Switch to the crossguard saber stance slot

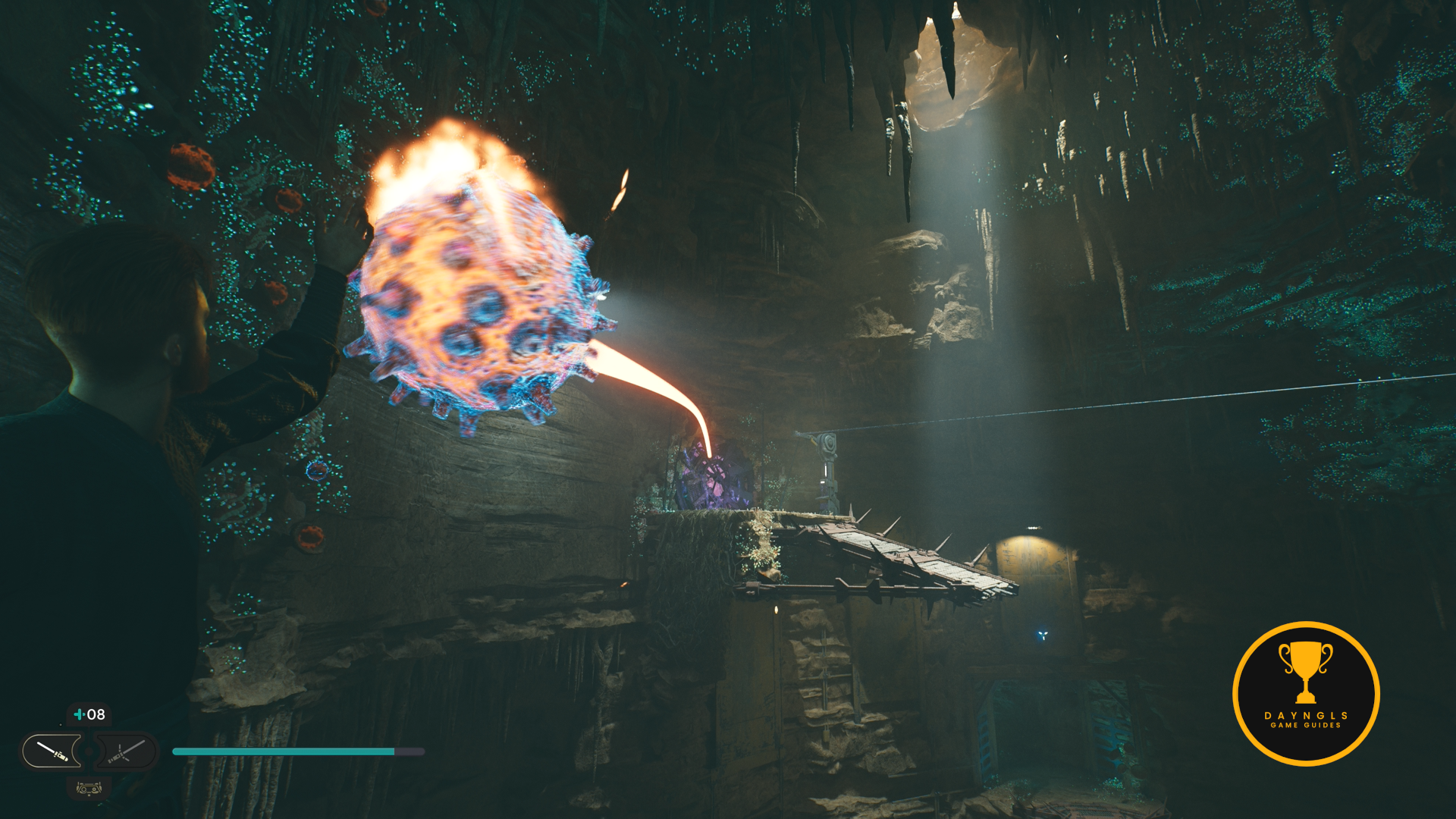[126, 752]
